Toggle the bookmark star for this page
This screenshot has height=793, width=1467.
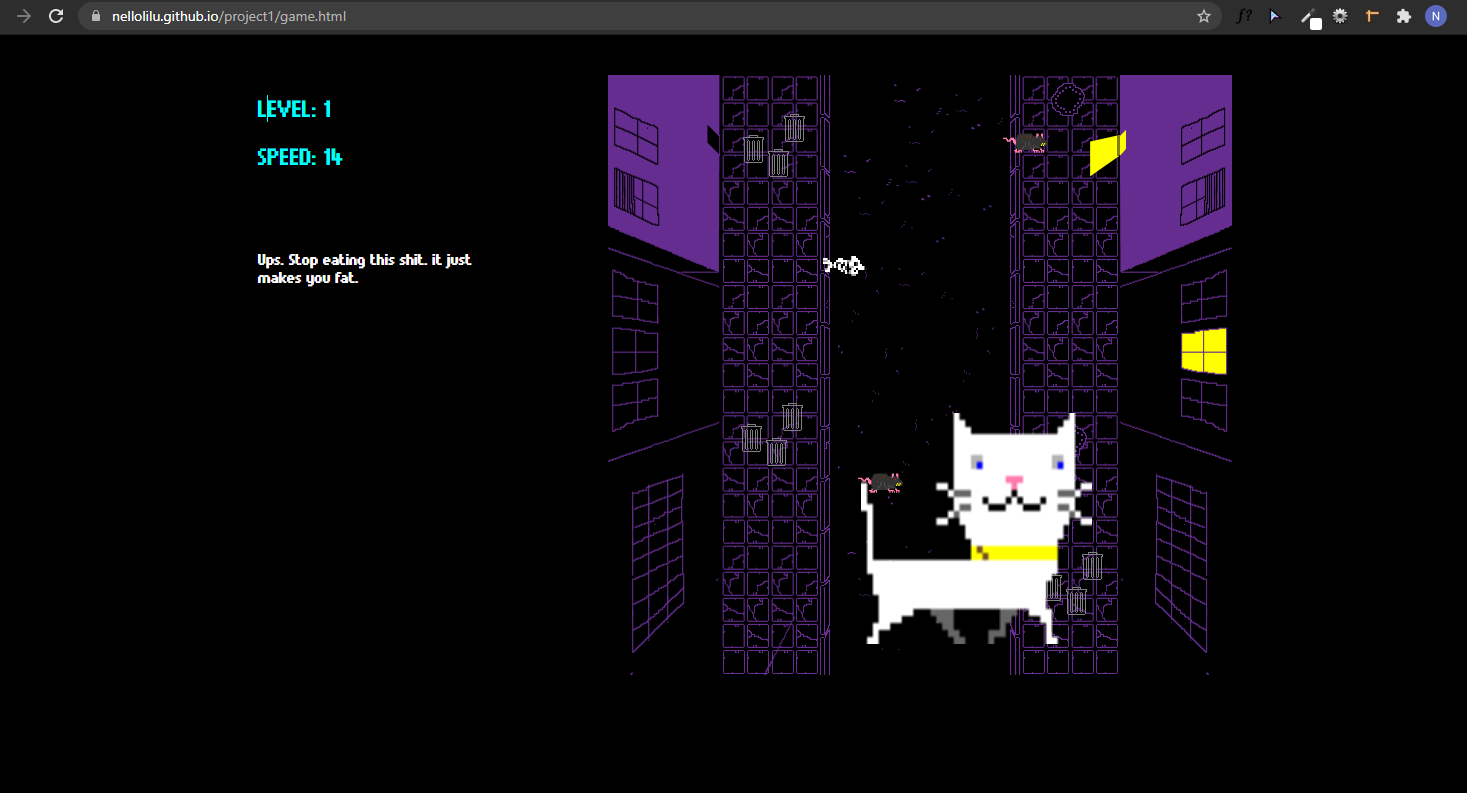click(x=1204, y=16)
